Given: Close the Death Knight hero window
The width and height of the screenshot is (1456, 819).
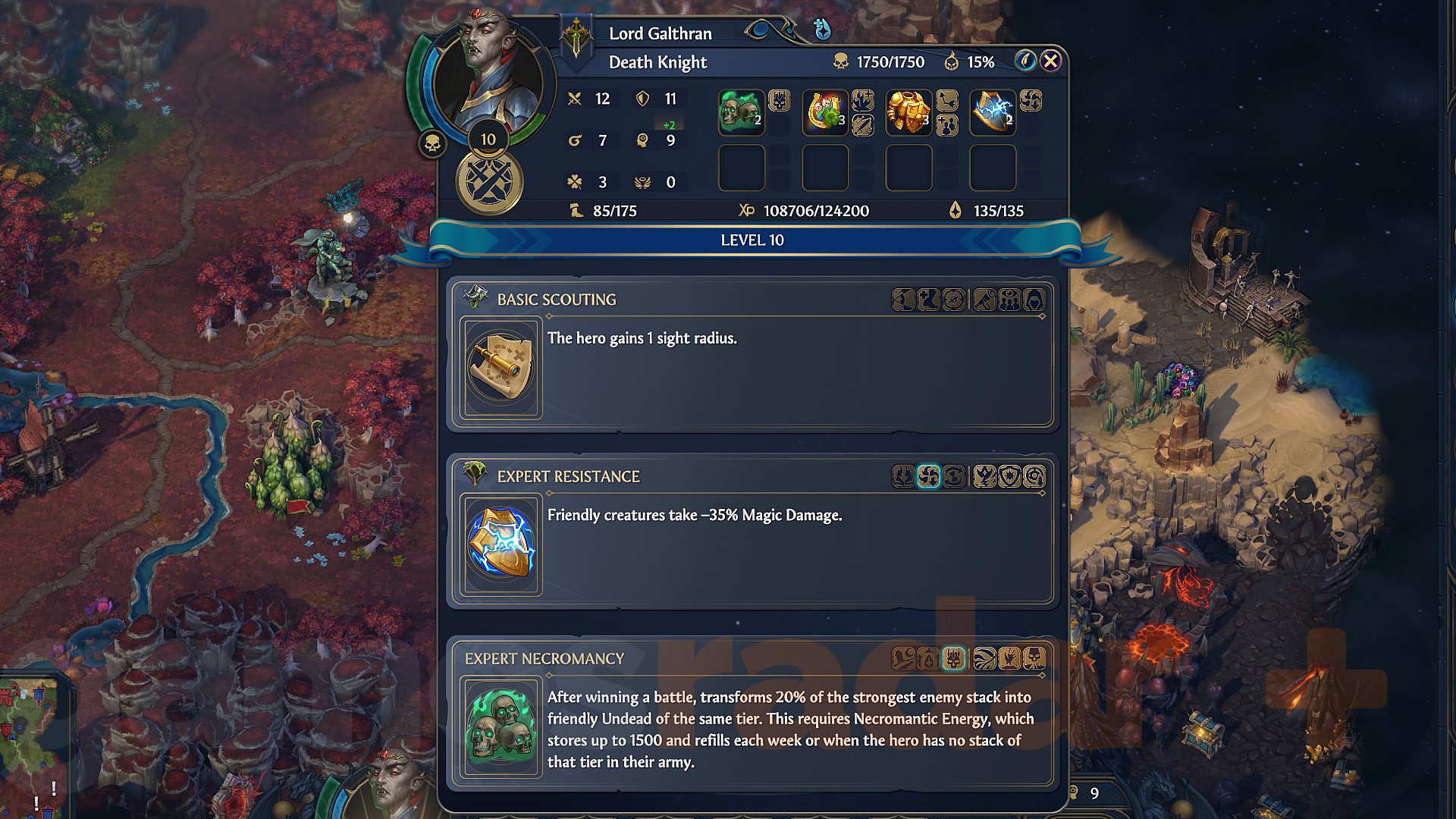Looking at the screenshot, I should tap(1050, 61).
